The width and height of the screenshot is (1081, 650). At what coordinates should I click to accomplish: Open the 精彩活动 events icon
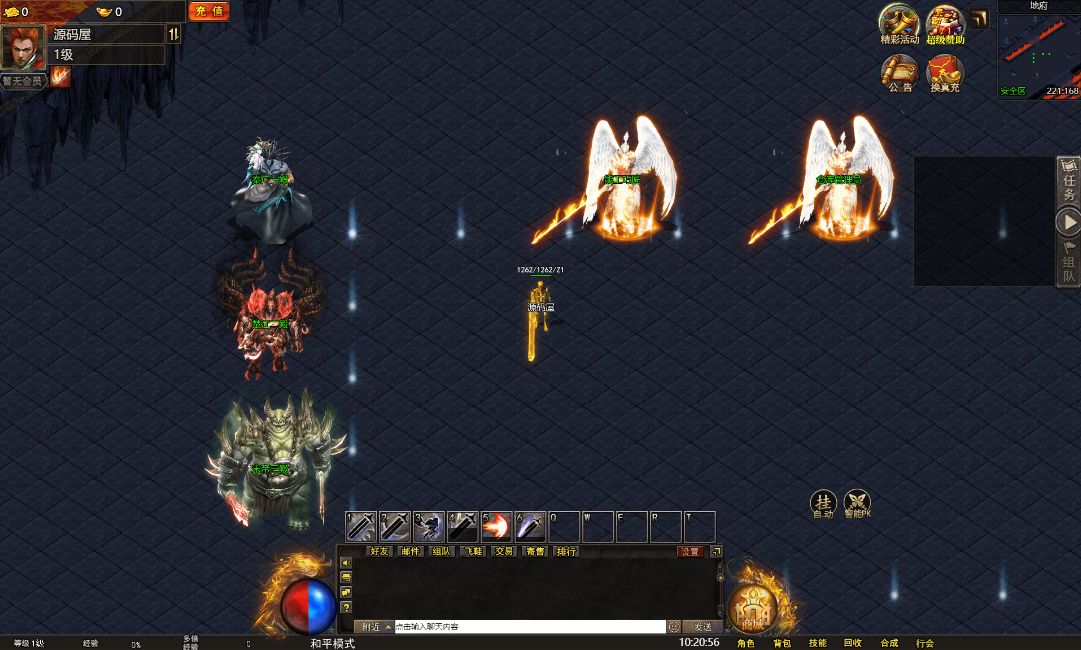[898, 22]
